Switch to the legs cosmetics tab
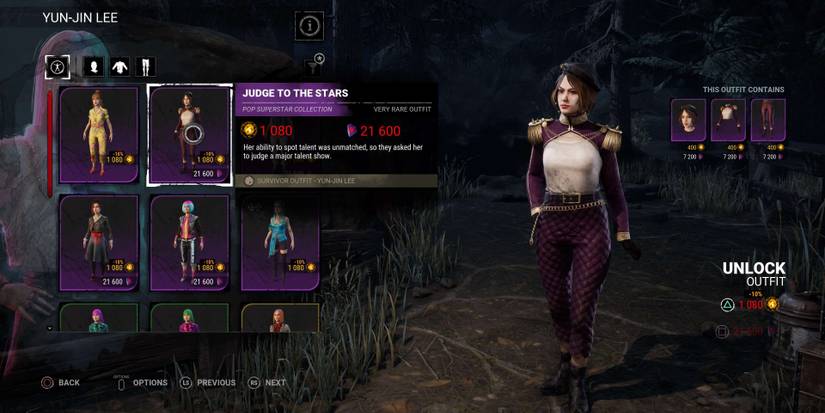The image size is (825, 413). pos(146,67)
